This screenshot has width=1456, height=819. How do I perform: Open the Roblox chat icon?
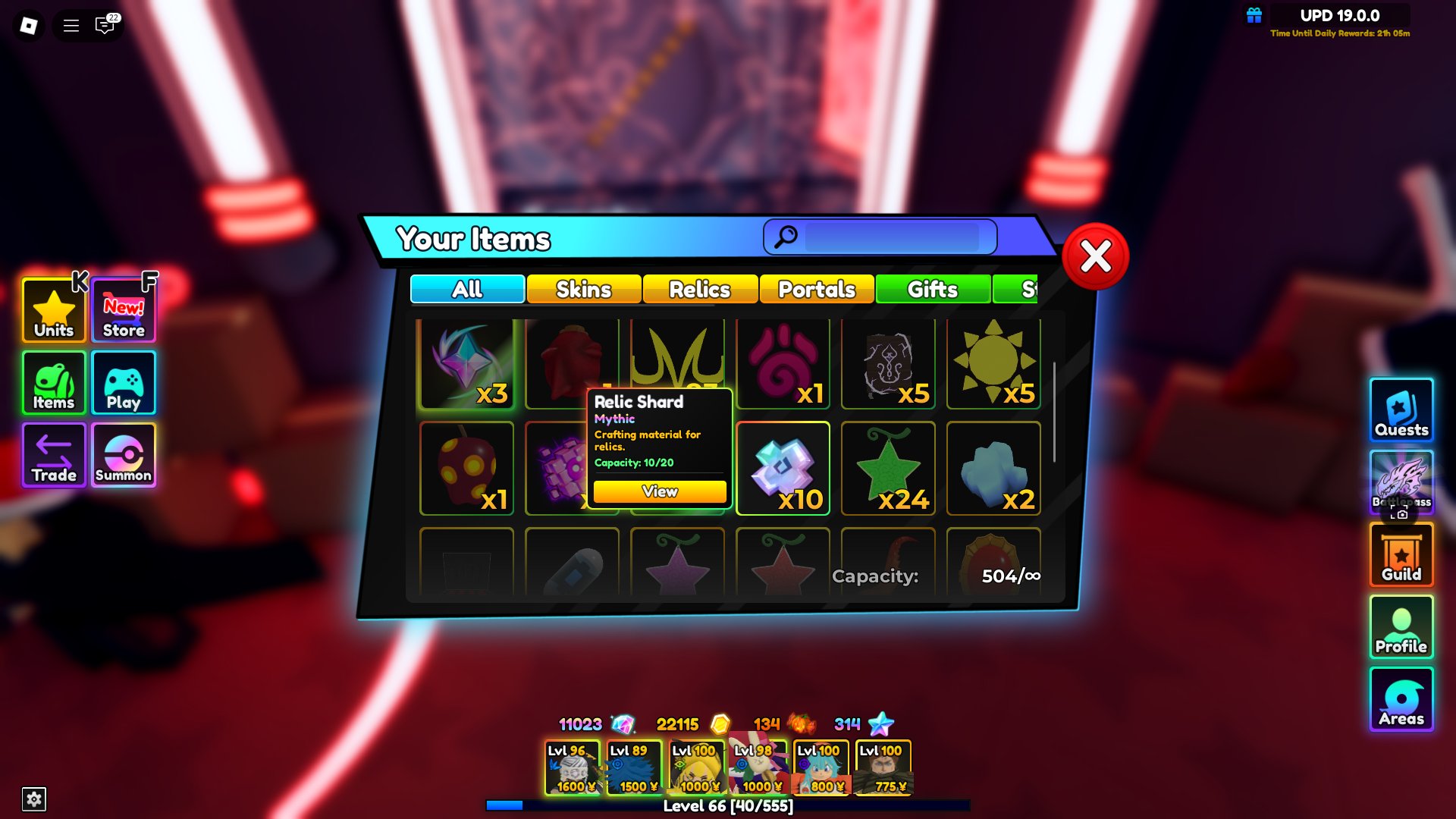pos(104,25)
